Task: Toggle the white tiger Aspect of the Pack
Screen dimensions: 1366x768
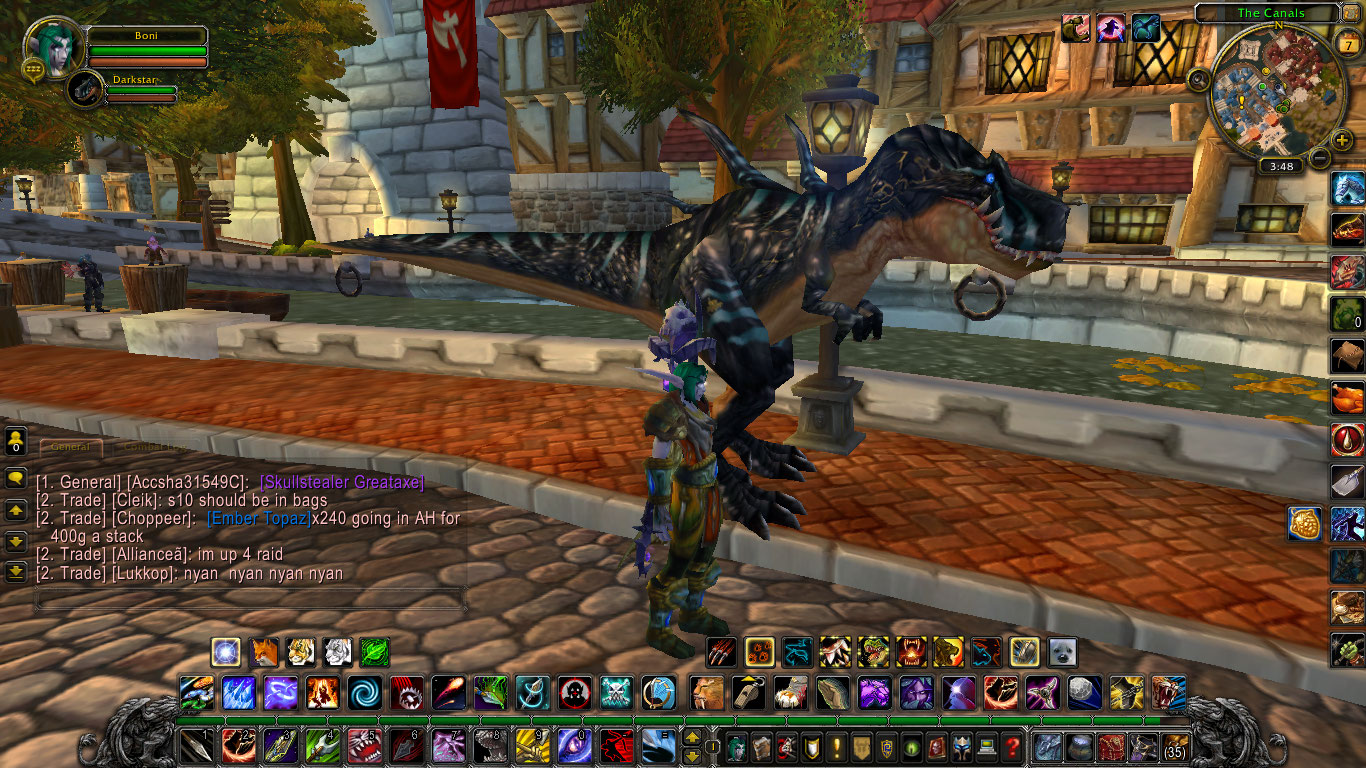Action: point(339,652)
